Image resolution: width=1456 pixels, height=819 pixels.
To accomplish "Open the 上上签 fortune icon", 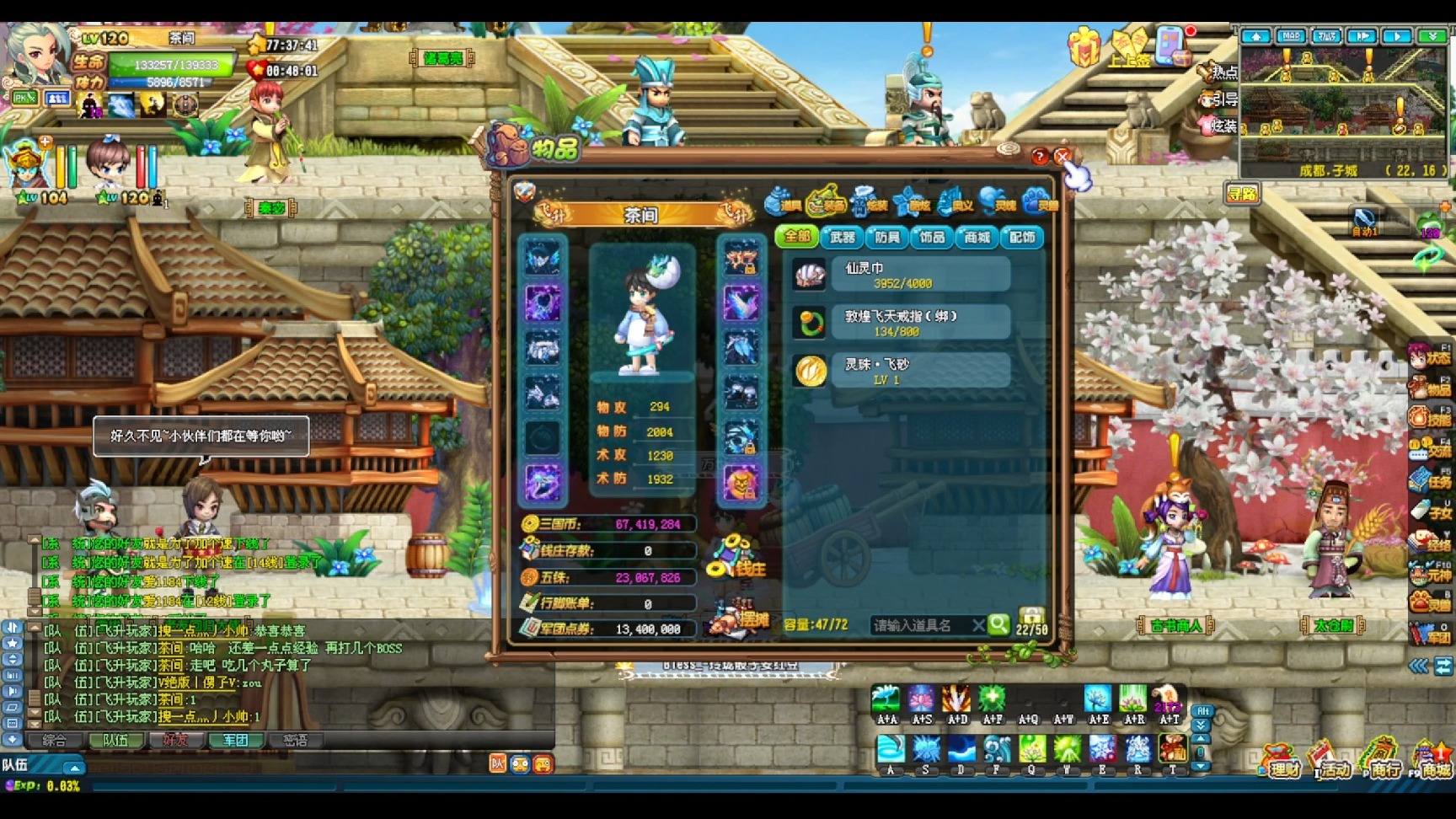I will tap(1129, 47).
